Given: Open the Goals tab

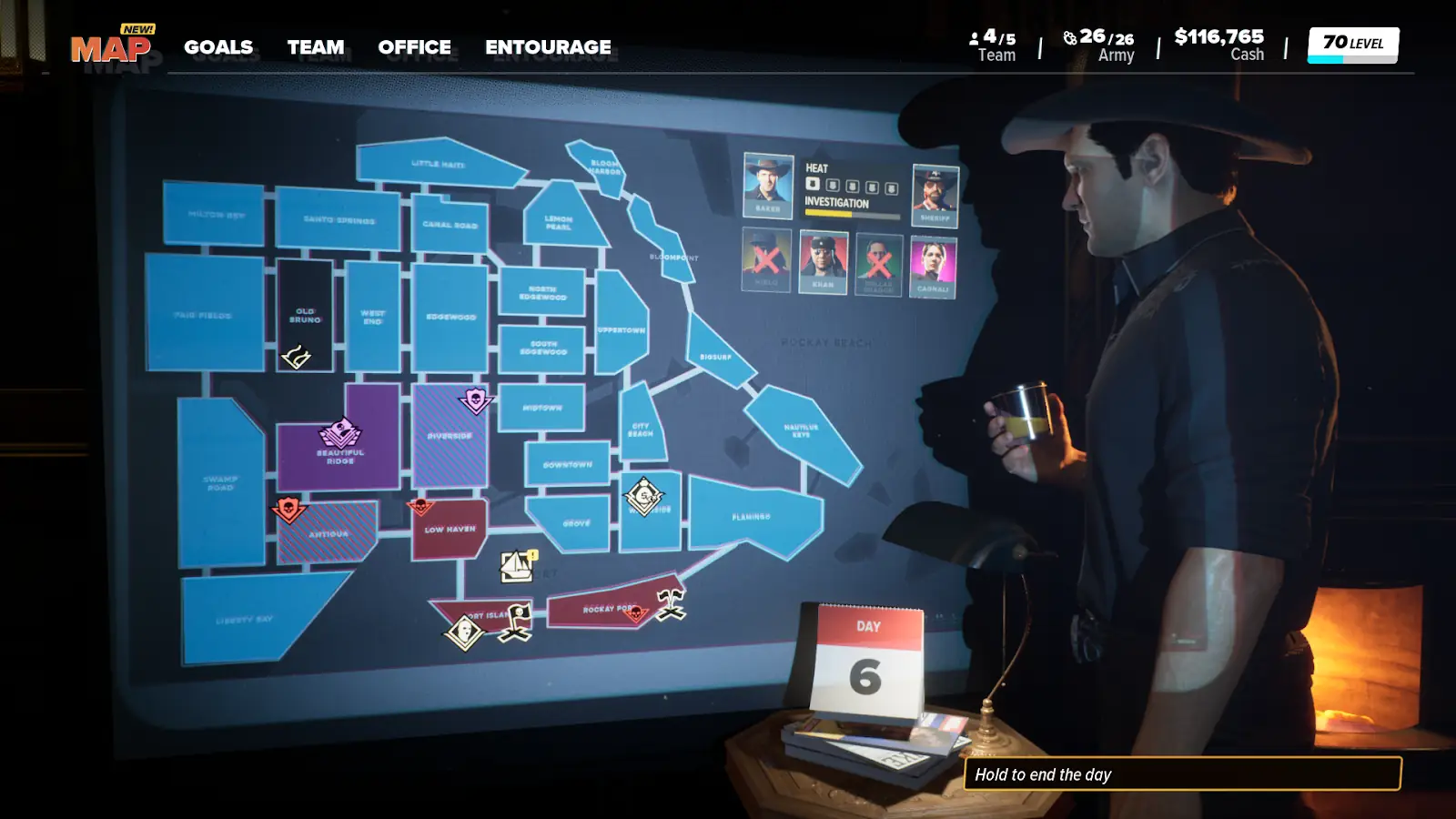Looking at the screenshot, I should (218, 47).
